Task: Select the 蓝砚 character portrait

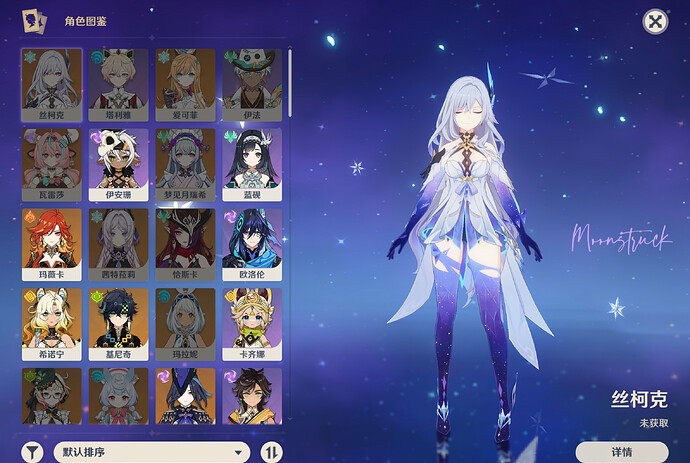Action: click(x=251, y=163)
